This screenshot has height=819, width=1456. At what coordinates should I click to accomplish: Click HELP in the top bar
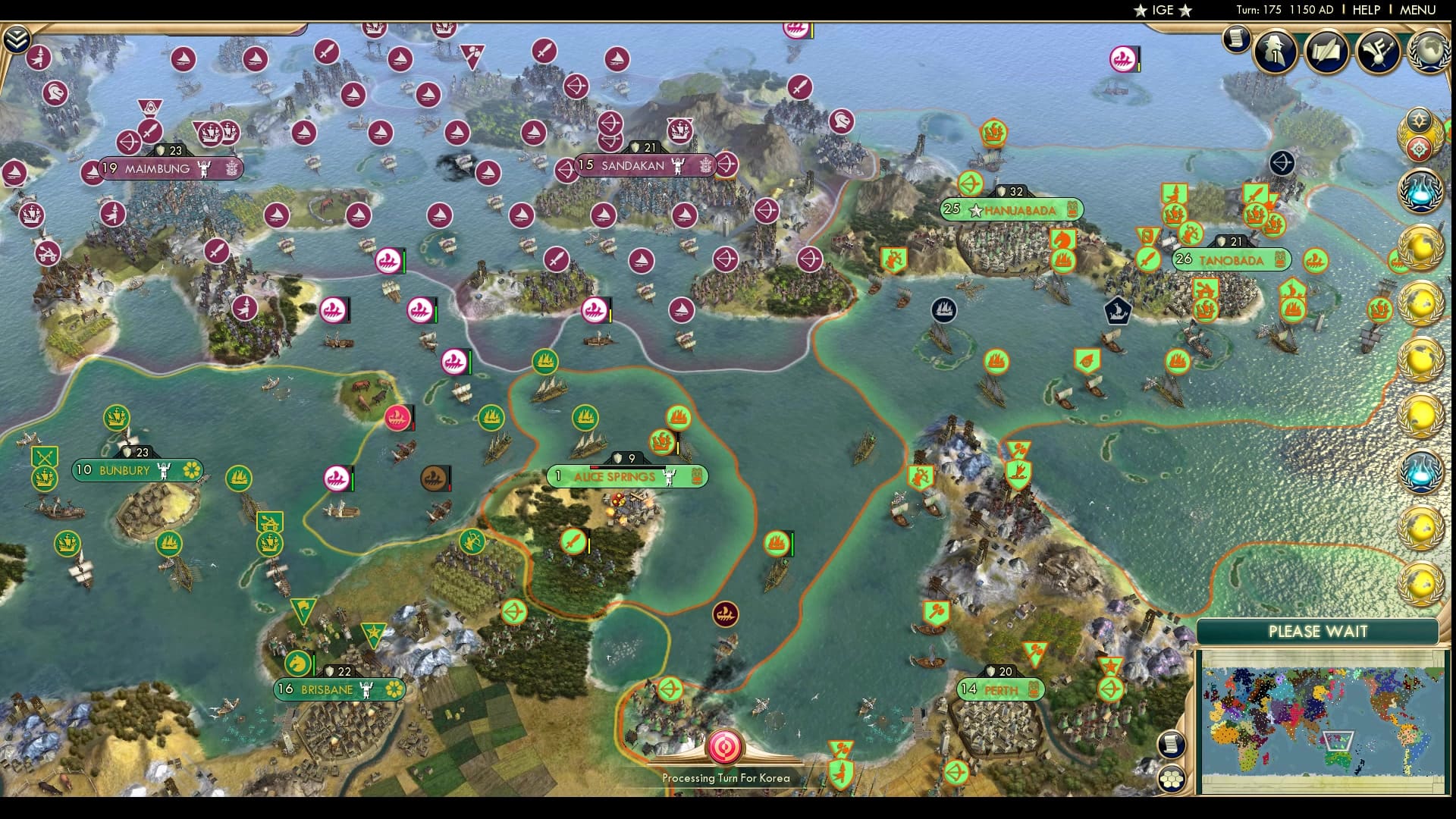(1365, 11)
